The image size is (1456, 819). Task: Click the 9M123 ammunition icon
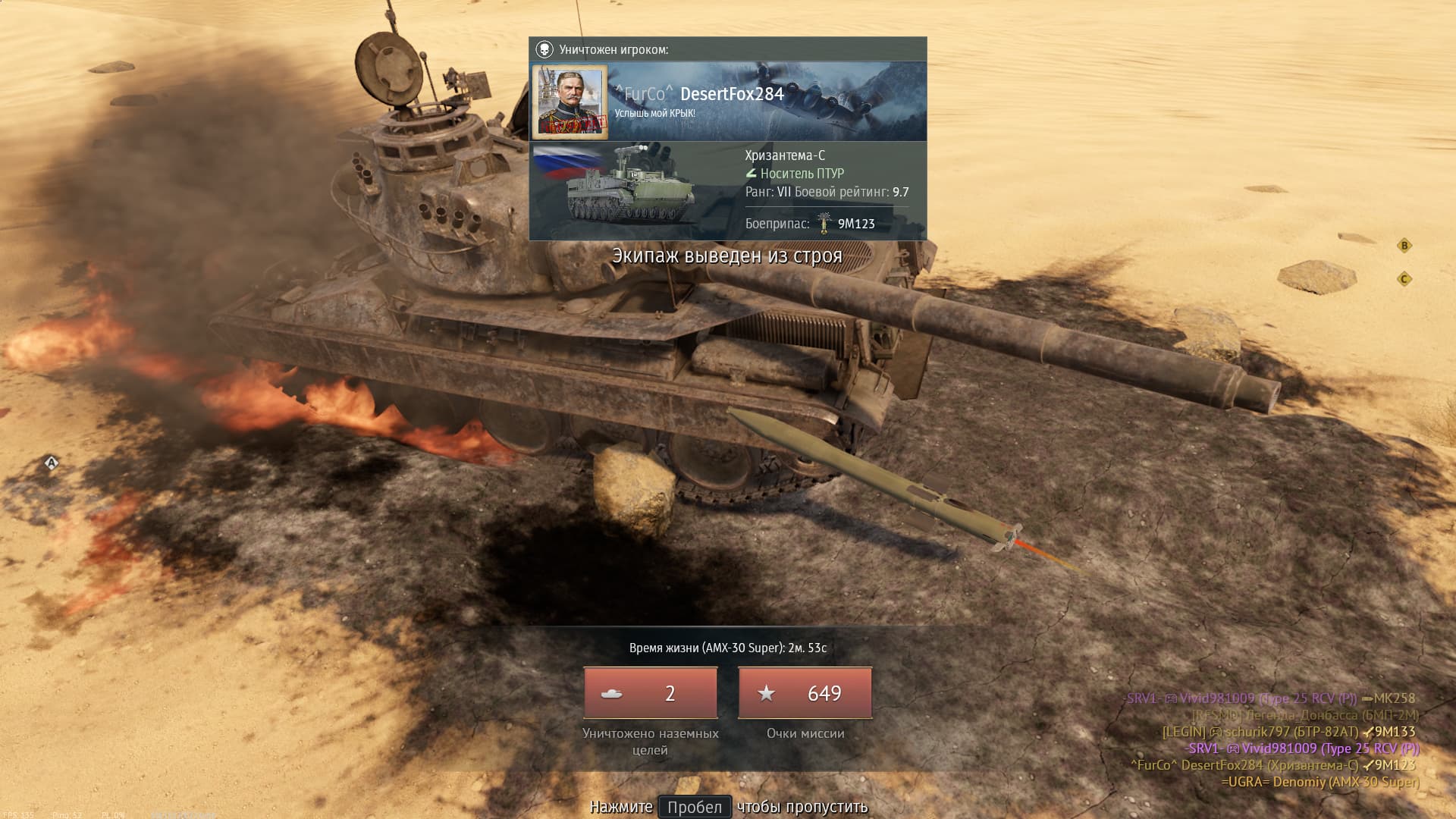[824, 224]
